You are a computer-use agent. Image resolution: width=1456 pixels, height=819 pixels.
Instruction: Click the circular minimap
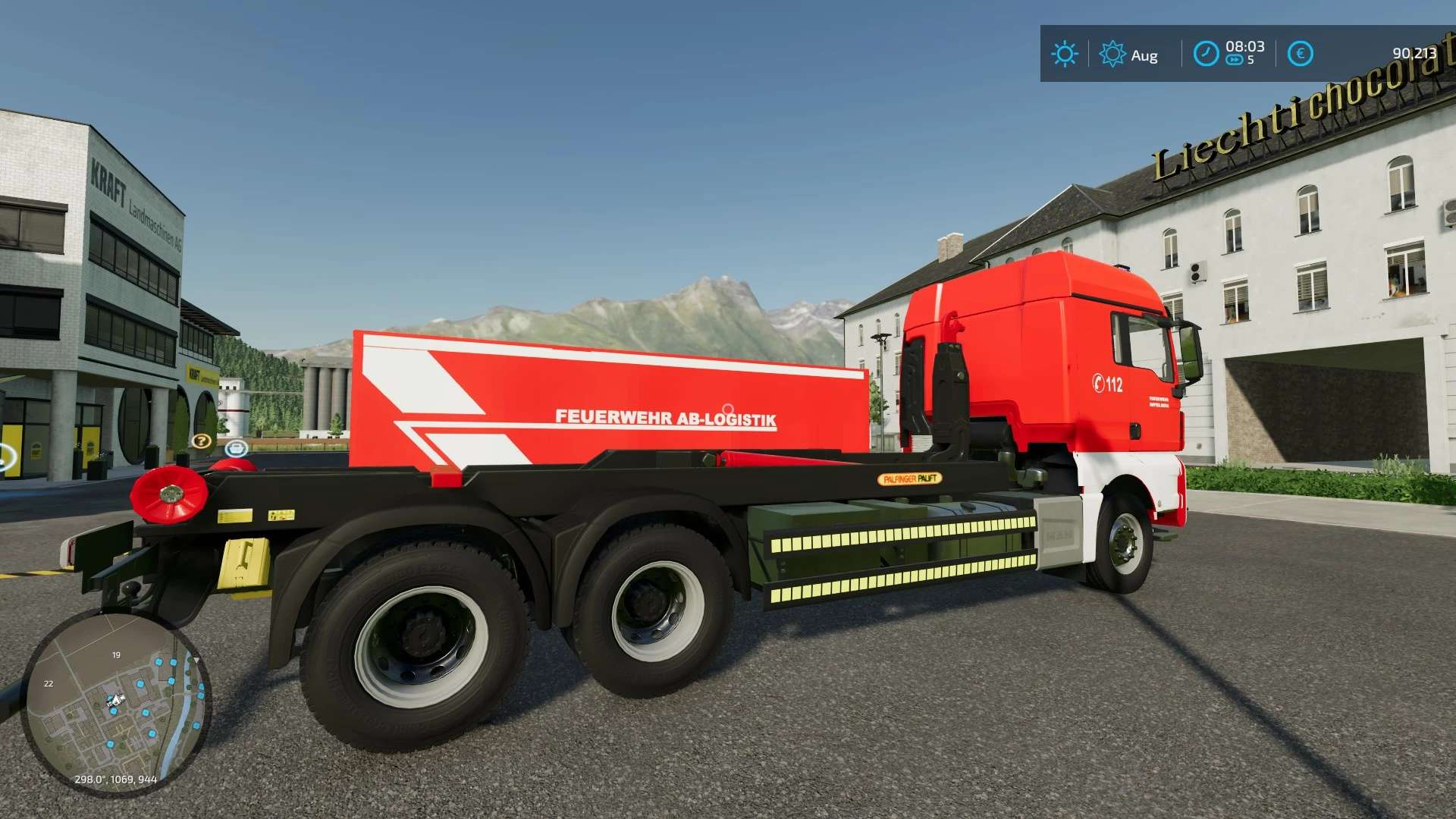[115, 702]
